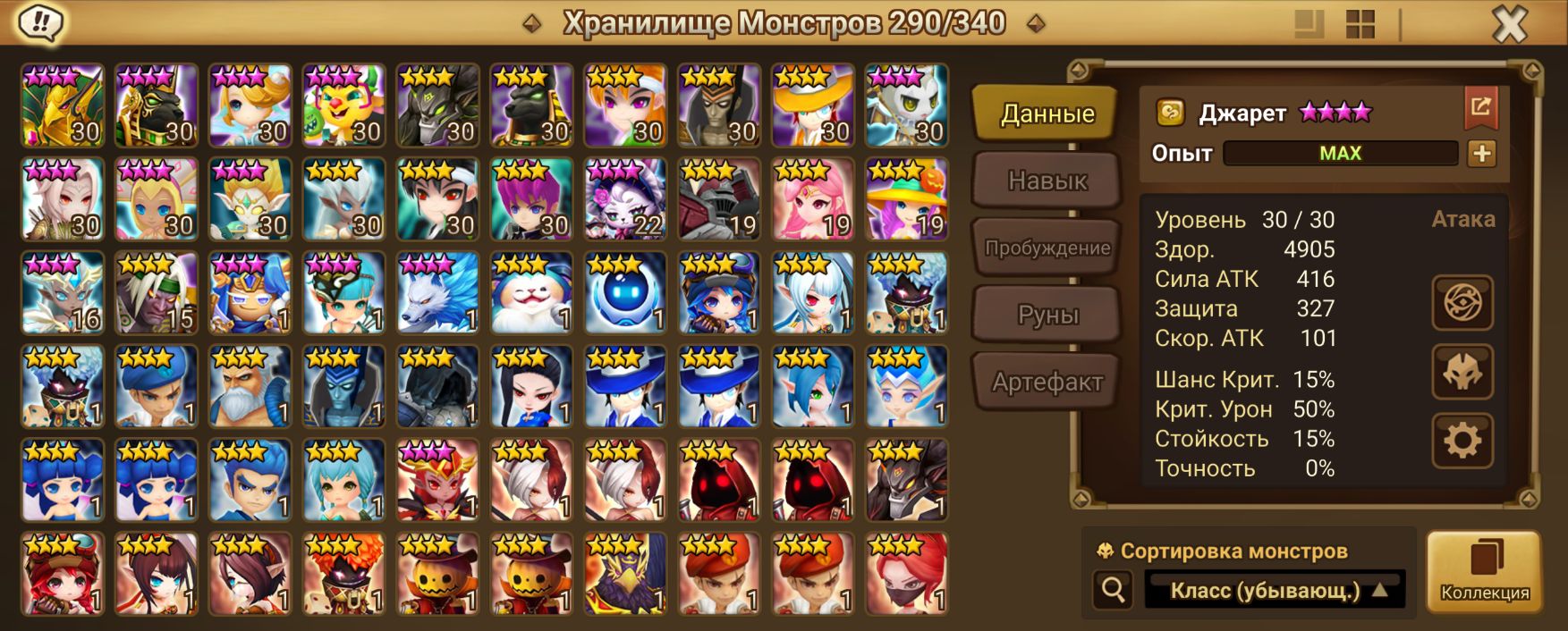Choose the level 16 winged light monster
Screen dimensions: 1568x631
point(62,293)
